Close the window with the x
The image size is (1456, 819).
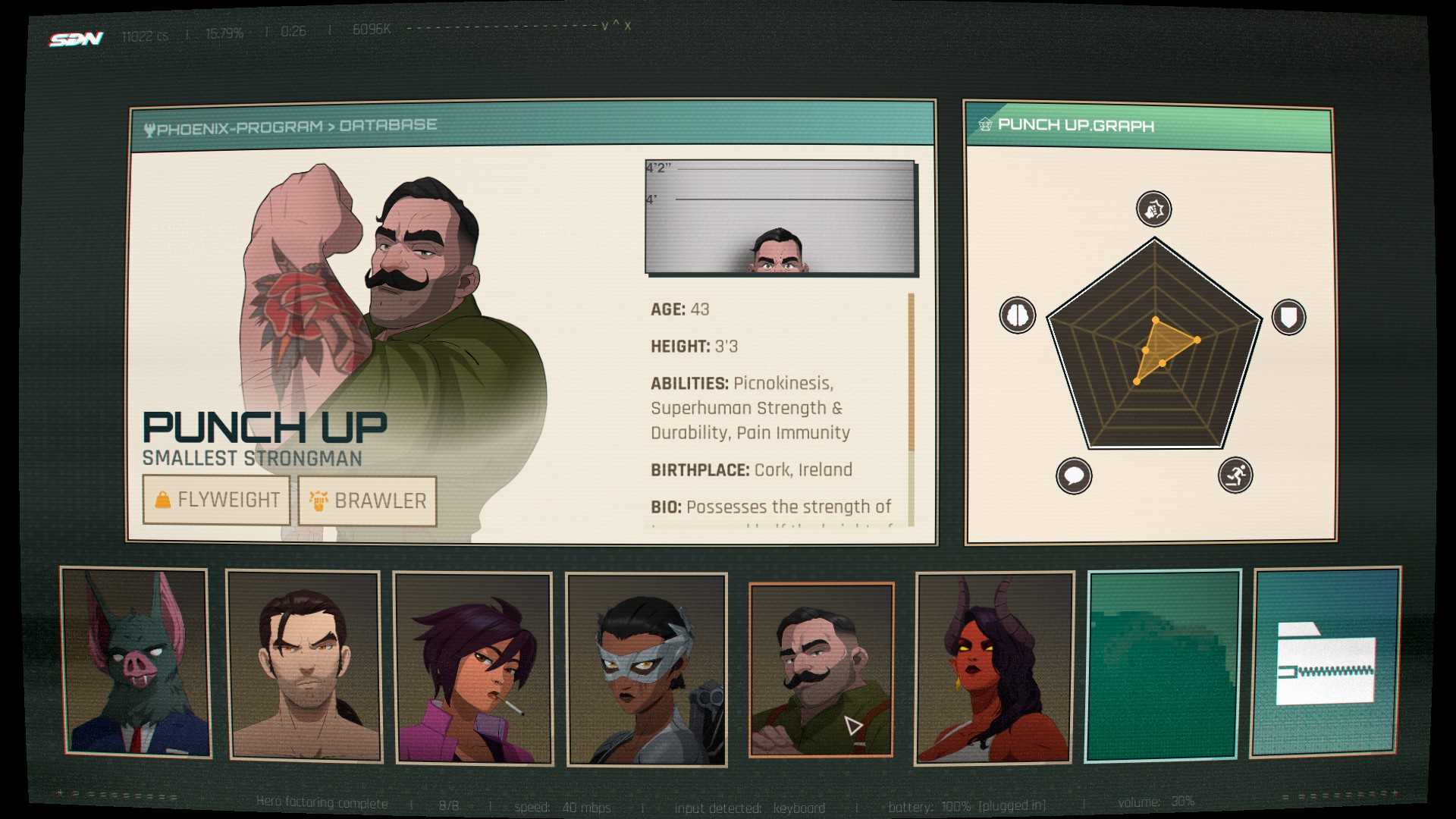coord(628,27)
